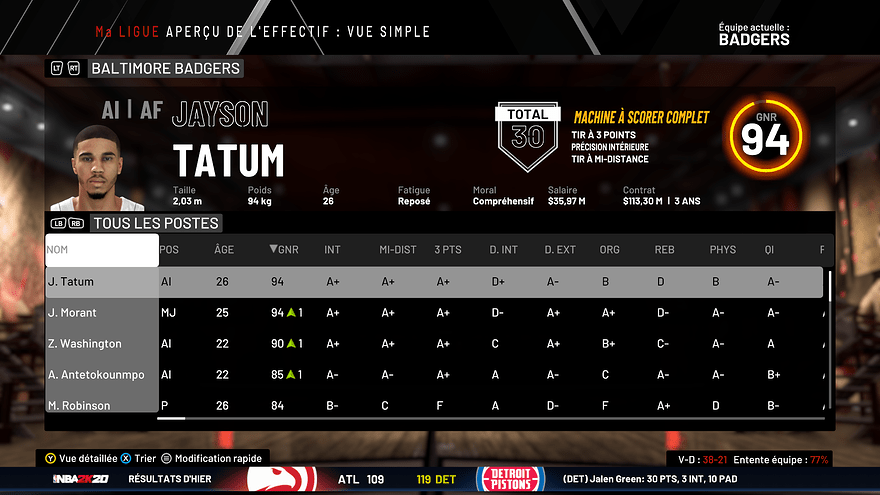Viewport: 880px width, 495px height.
Task: Sort by the D. INT column
Action: [x=503, y=250]
